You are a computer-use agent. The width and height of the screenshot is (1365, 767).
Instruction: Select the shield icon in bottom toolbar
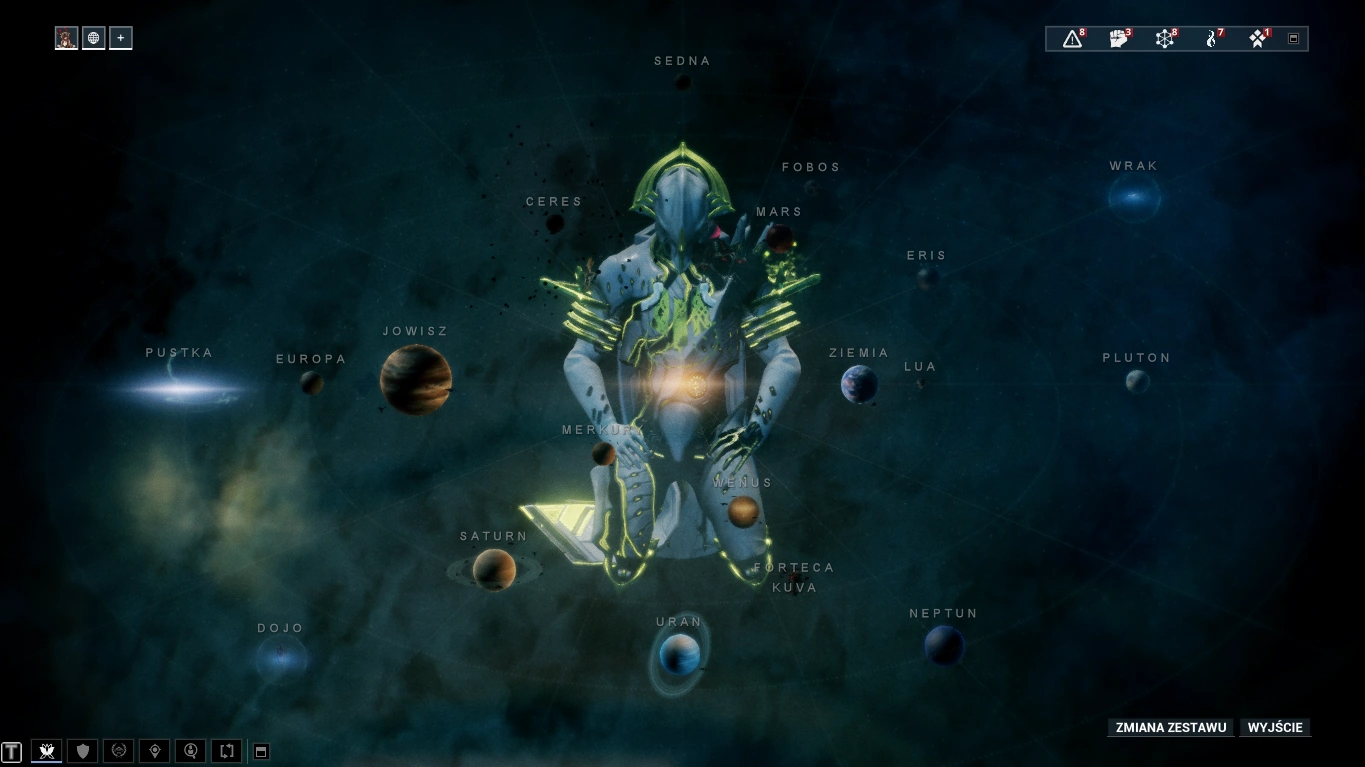tap(82, 750)
